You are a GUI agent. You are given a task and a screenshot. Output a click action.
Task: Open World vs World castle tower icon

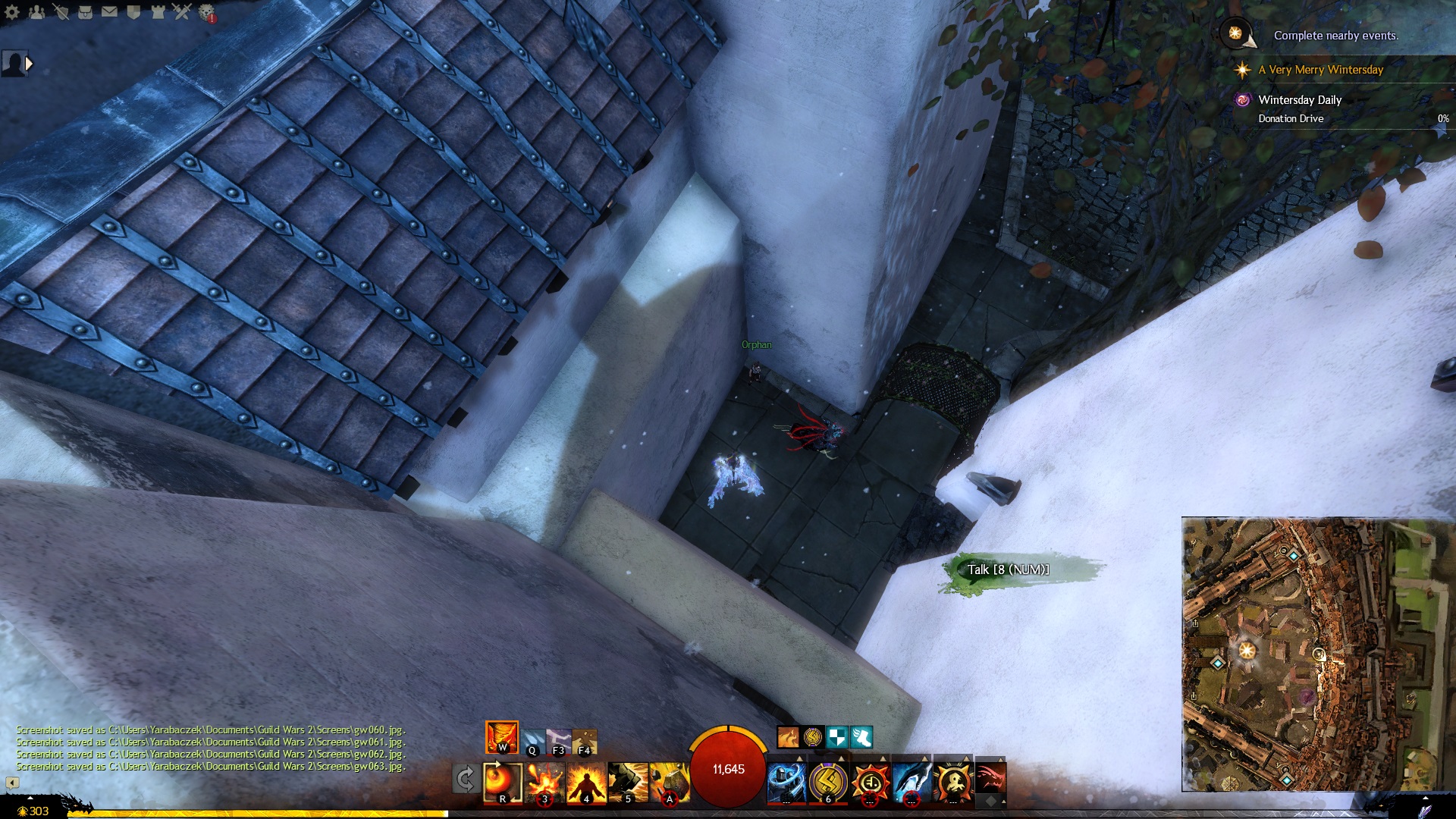158,12
